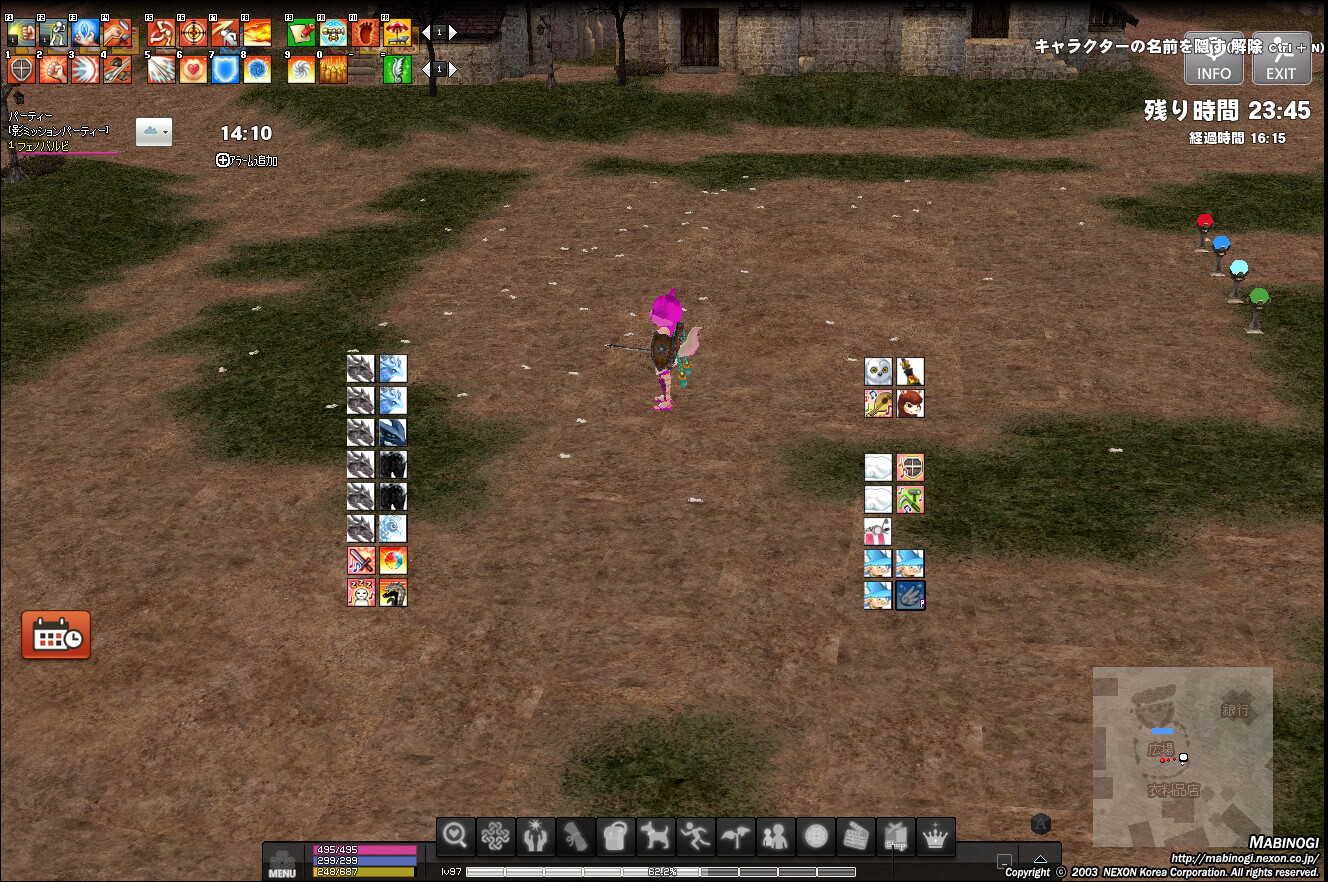
Task: Click the crown icon in the bottom toolbar
Action: coord(936,837)
